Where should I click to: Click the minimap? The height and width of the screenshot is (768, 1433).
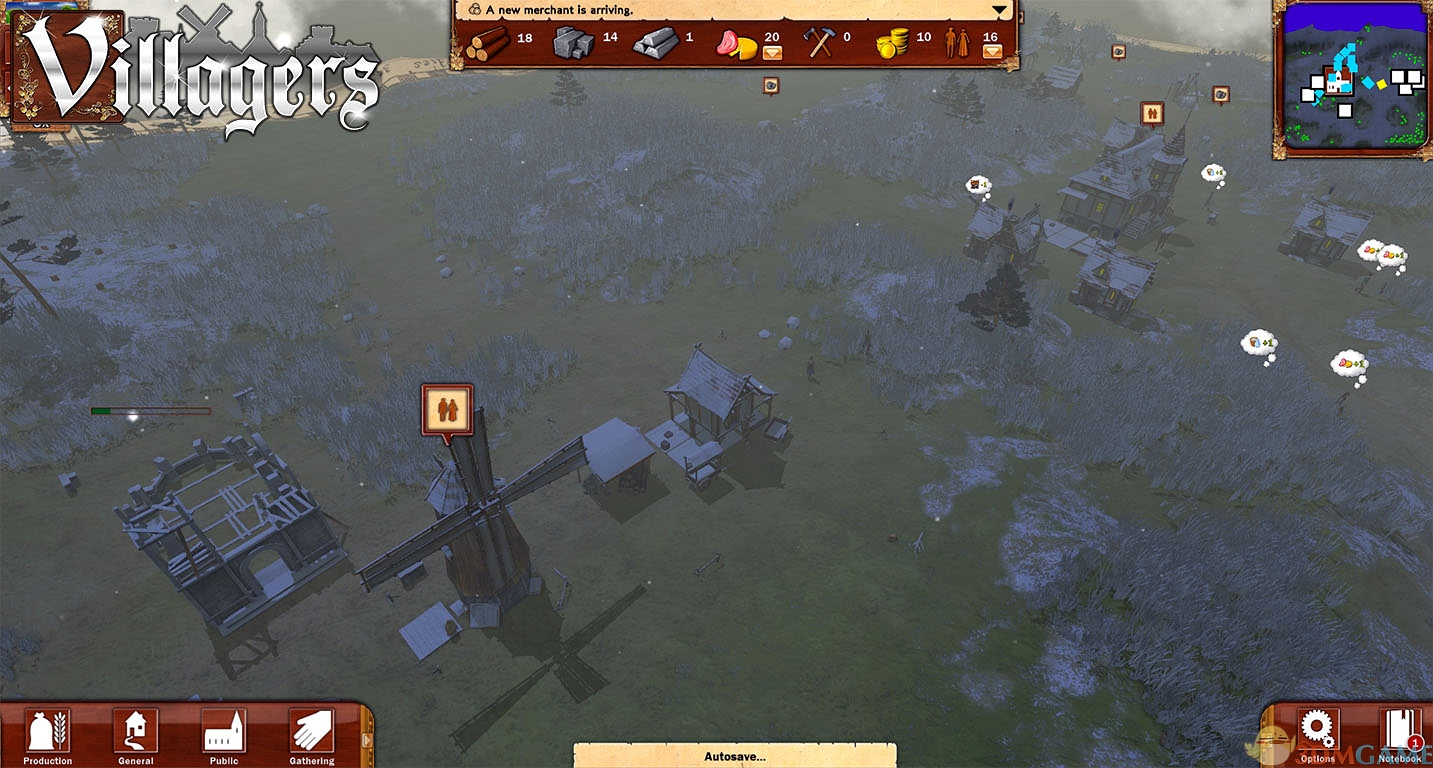[1353, 79]
